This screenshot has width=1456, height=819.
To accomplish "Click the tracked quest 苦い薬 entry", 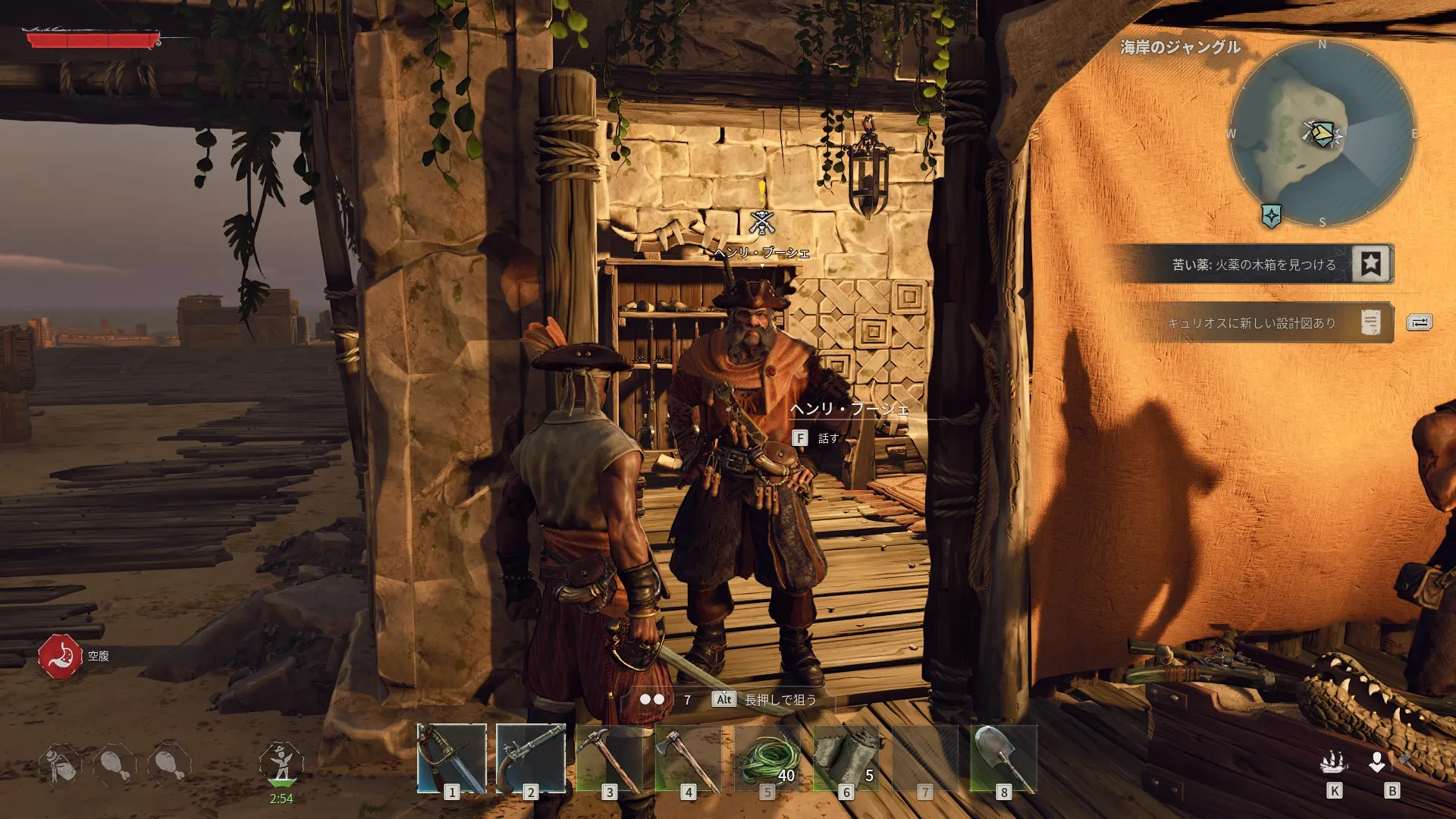I will tap(1251, 265).
